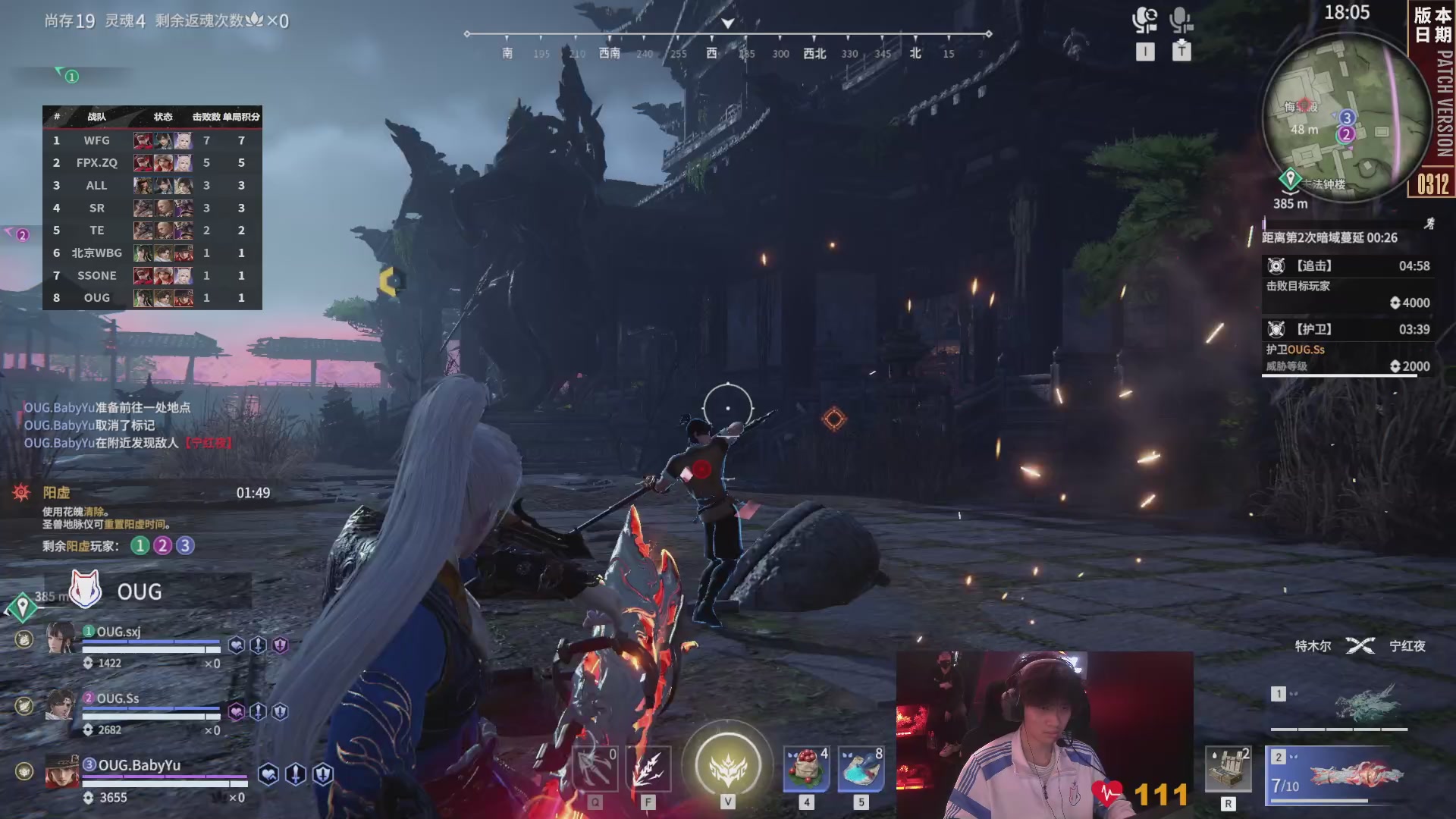
Task: Open the 护卫 guard quest tracker
Action: pos(1346,347)
